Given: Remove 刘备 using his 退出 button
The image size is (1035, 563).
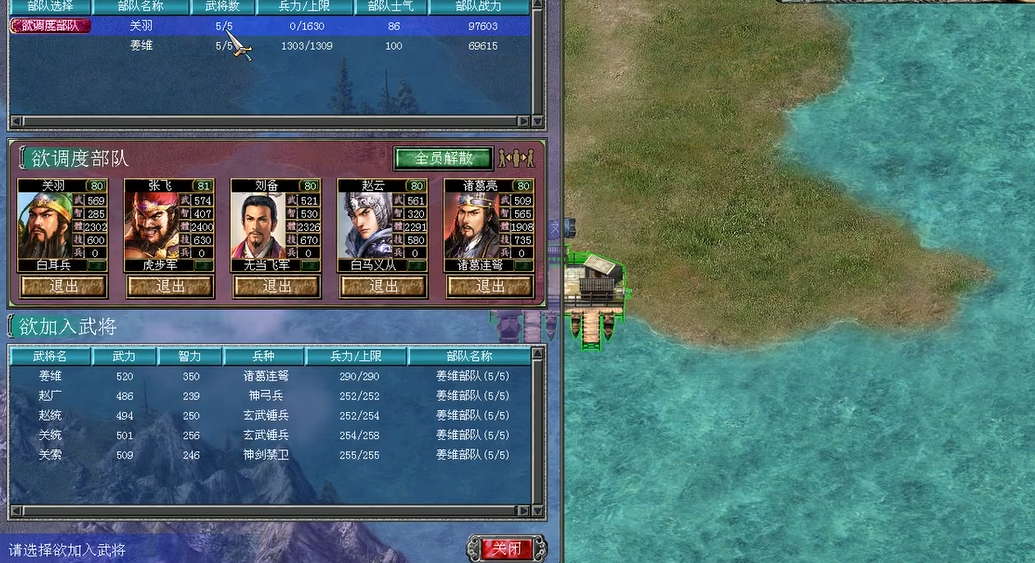Looking at the screenshot, I should [x=277, y=286].
